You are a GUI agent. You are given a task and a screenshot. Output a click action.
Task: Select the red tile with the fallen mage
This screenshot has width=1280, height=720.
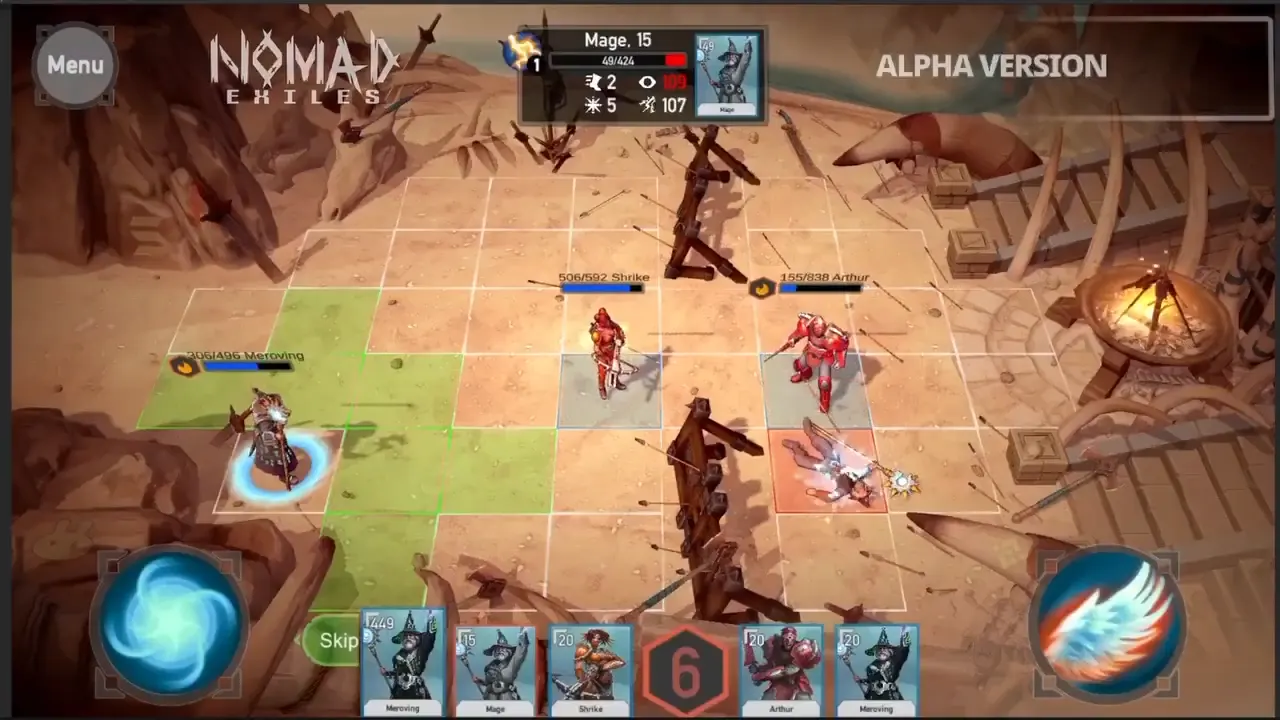[x=830, y=472]
